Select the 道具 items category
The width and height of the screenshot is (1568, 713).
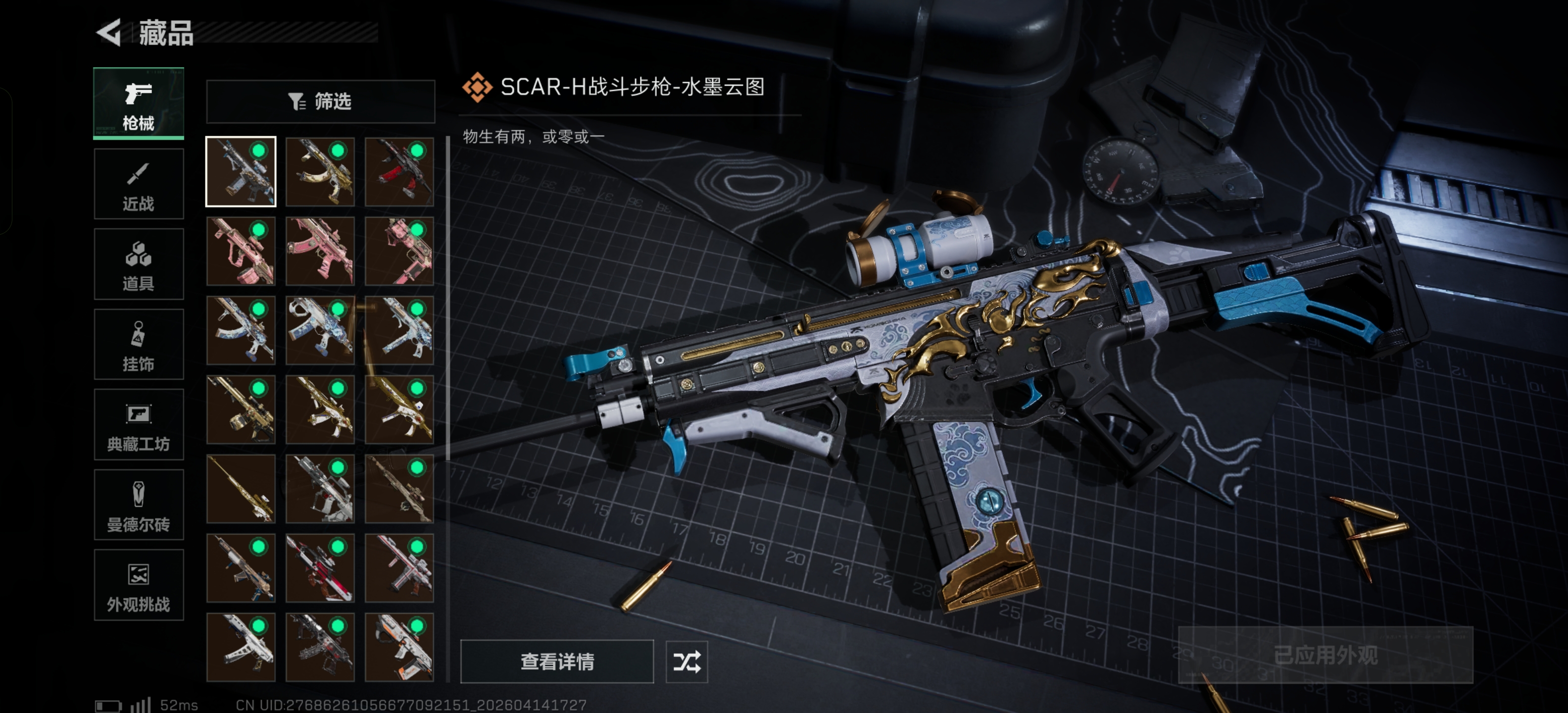pyautogui.click(x=138, y=264)
